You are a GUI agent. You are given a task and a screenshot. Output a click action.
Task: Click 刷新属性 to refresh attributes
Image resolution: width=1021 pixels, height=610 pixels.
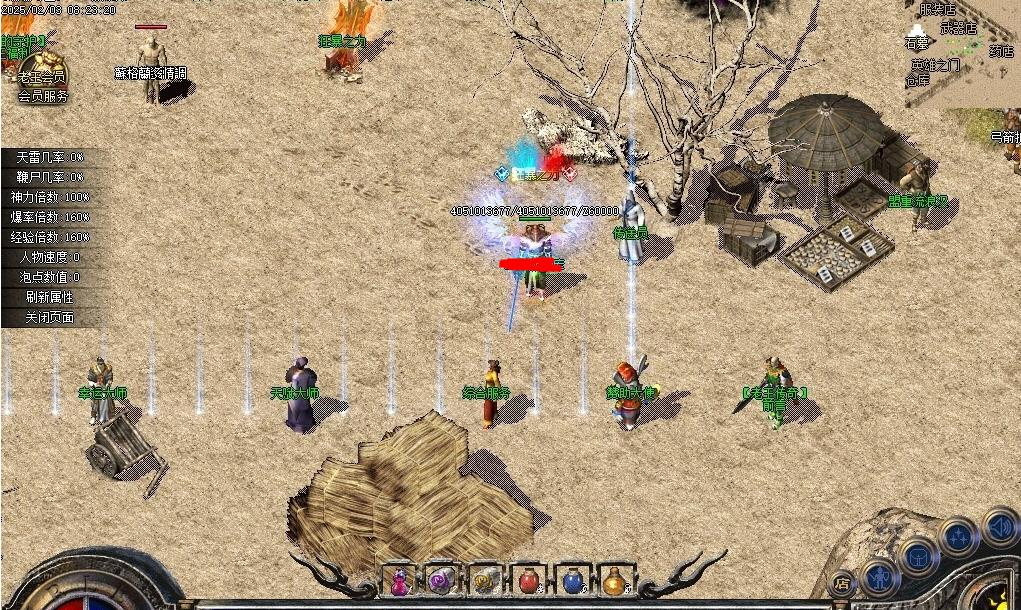(50, 297)
